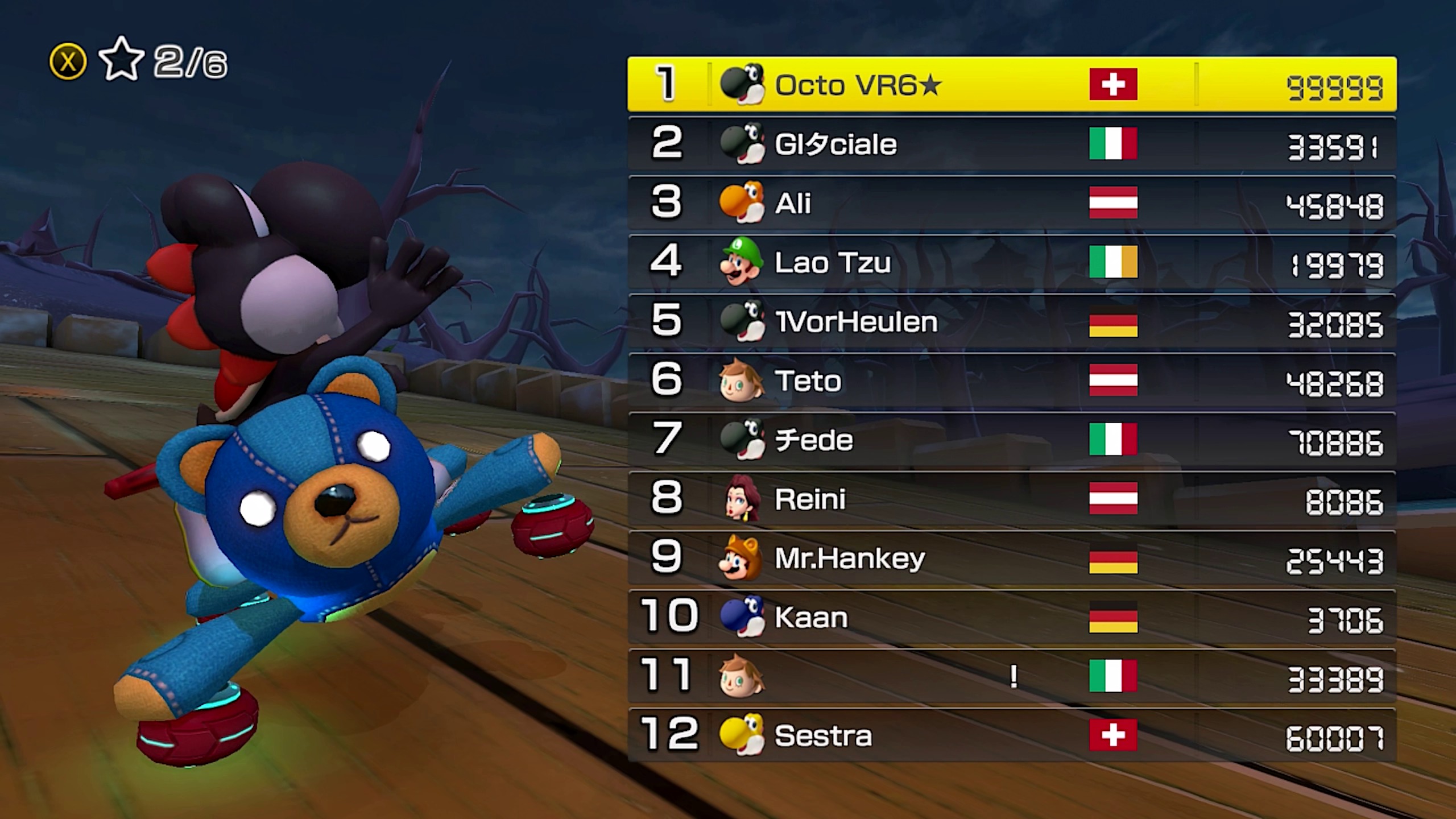The height and width of the screenshot is (819, 1456).
Task: Choose Teto's row on the leaderboard
Action: (x=1011, y=380)
